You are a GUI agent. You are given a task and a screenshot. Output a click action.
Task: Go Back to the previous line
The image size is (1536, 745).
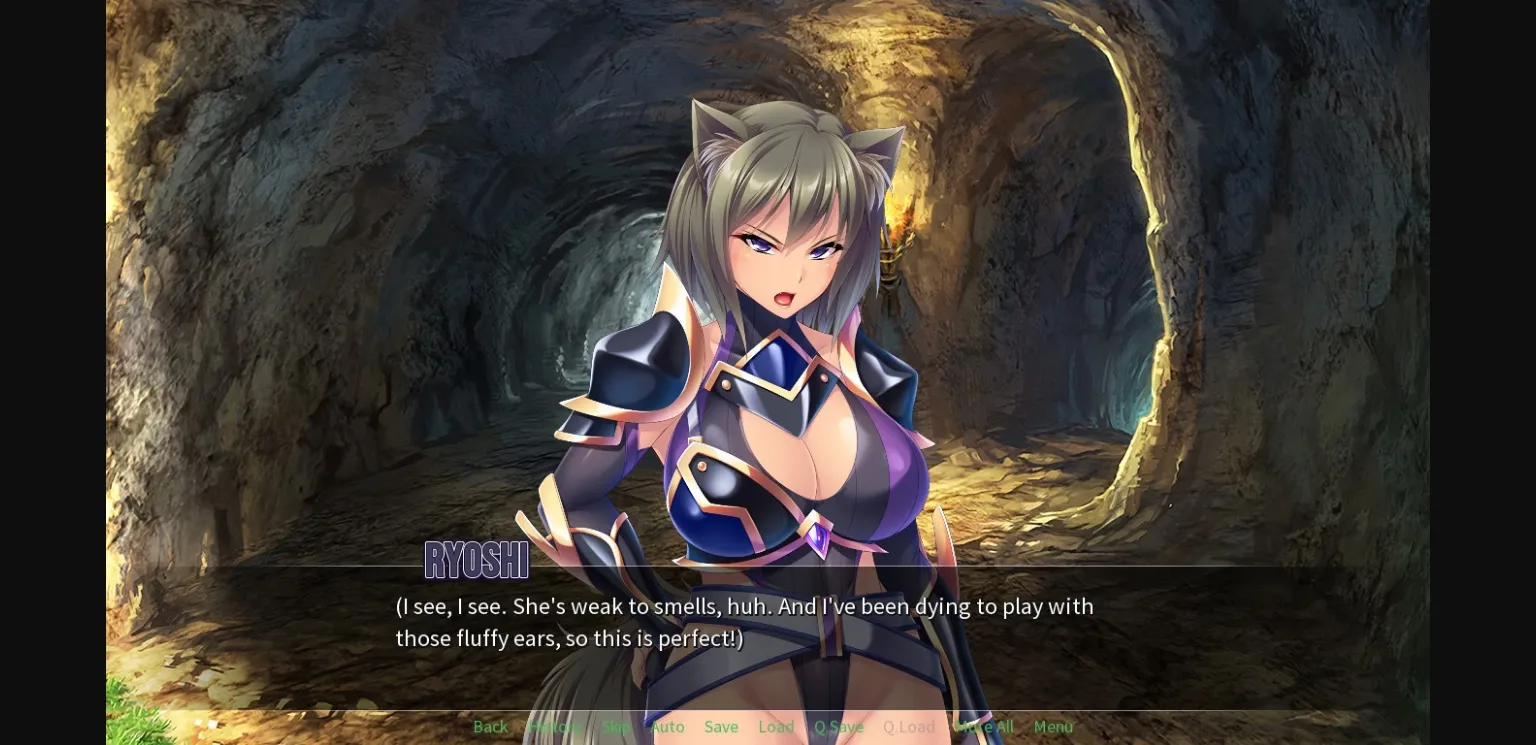click(x=490, y=727)
